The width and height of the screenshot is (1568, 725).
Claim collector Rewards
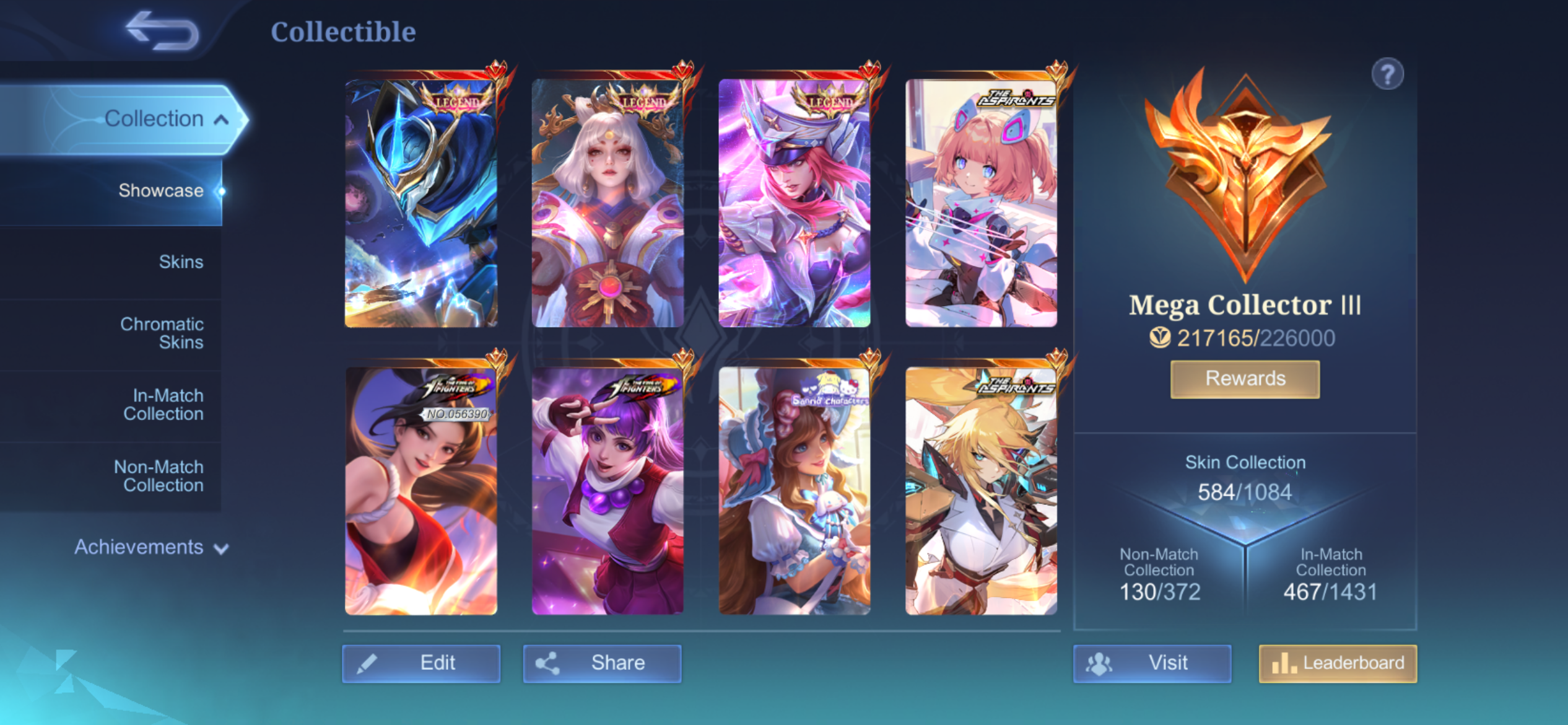pos(1245,379)
